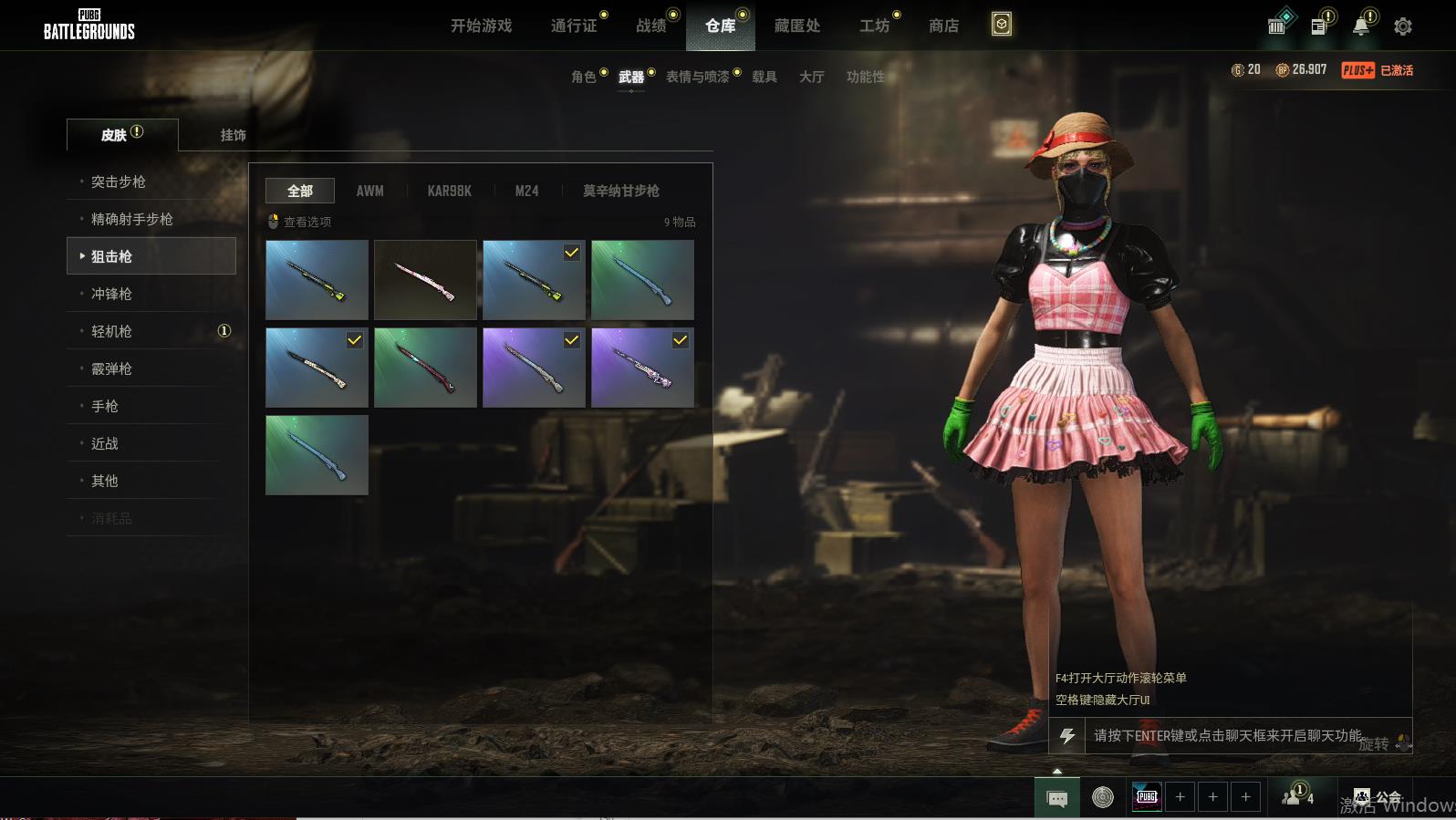The width and height of the screenshot is (1456, 820).
Task: Visit the 商店 store
Action: pos(943,26)
